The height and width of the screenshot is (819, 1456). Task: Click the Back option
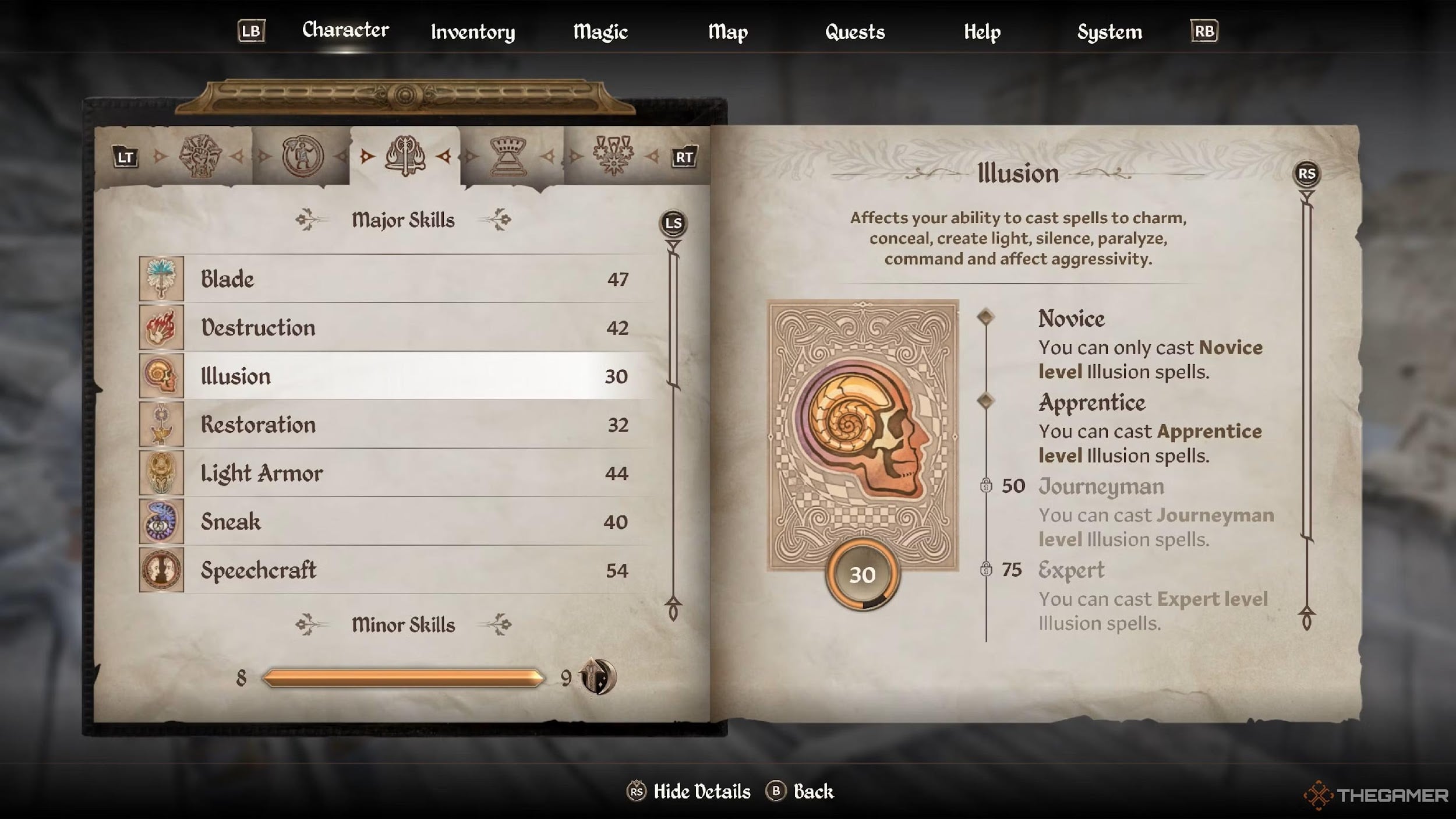tap(812, 792)
